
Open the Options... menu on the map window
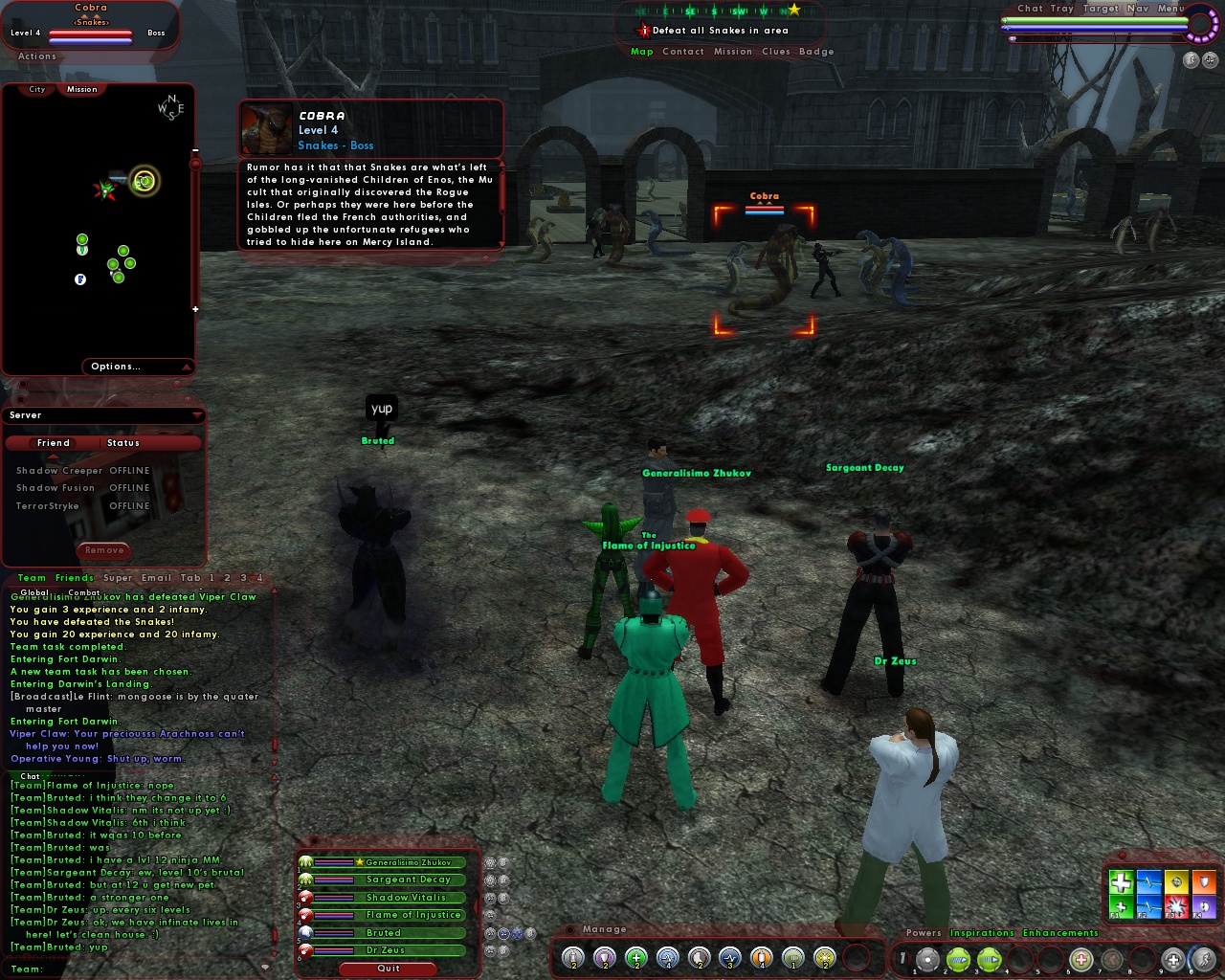(x=116, y=367)
